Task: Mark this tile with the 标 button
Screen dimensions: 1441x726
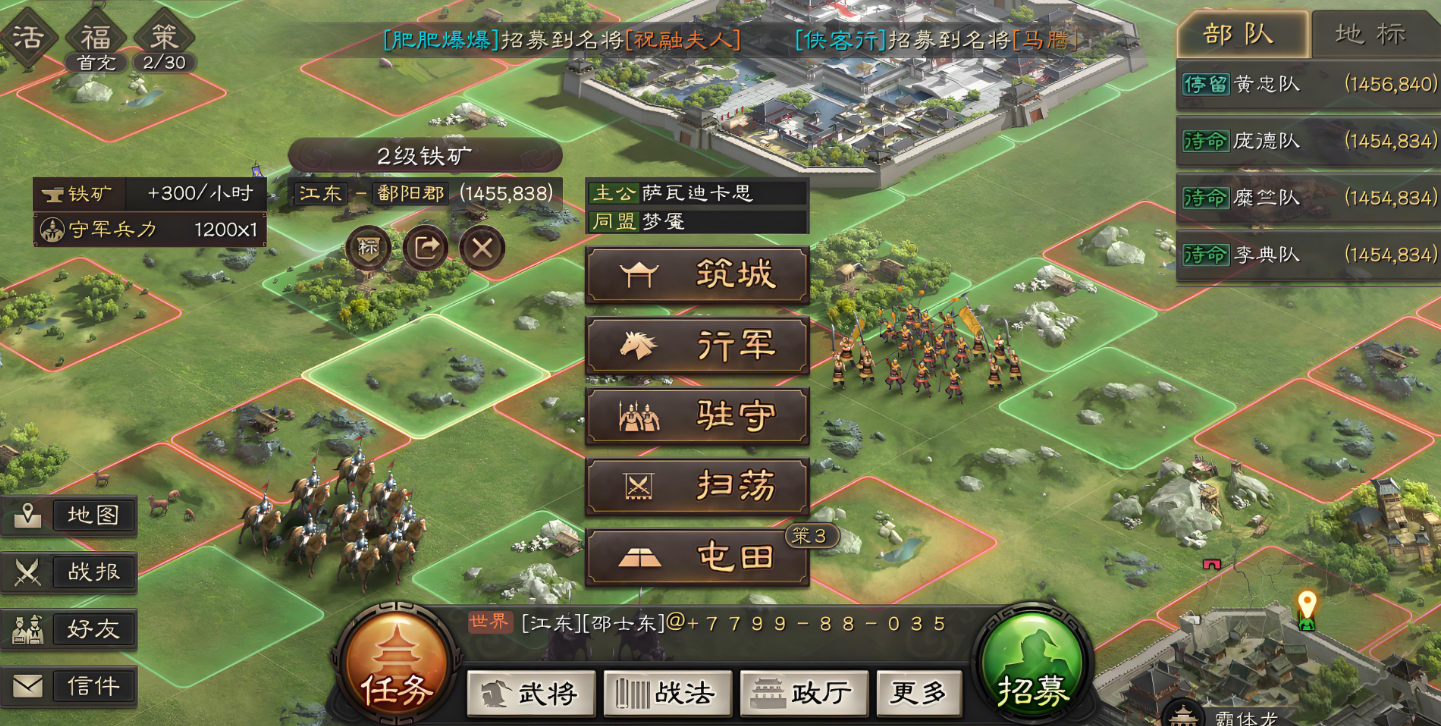Action: tap(368, 248)
